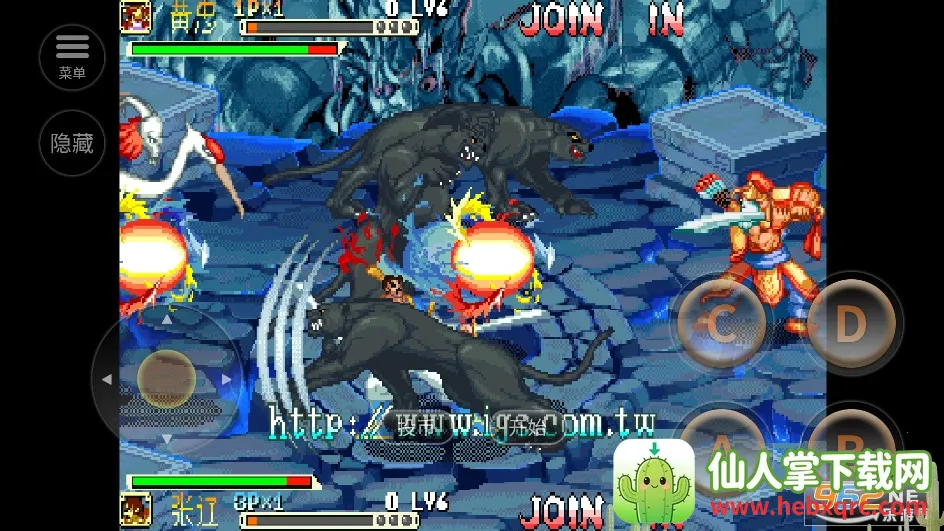The image size is (944, 531).
Task: Tap the virtual D action button
Action: coord(850,323)
